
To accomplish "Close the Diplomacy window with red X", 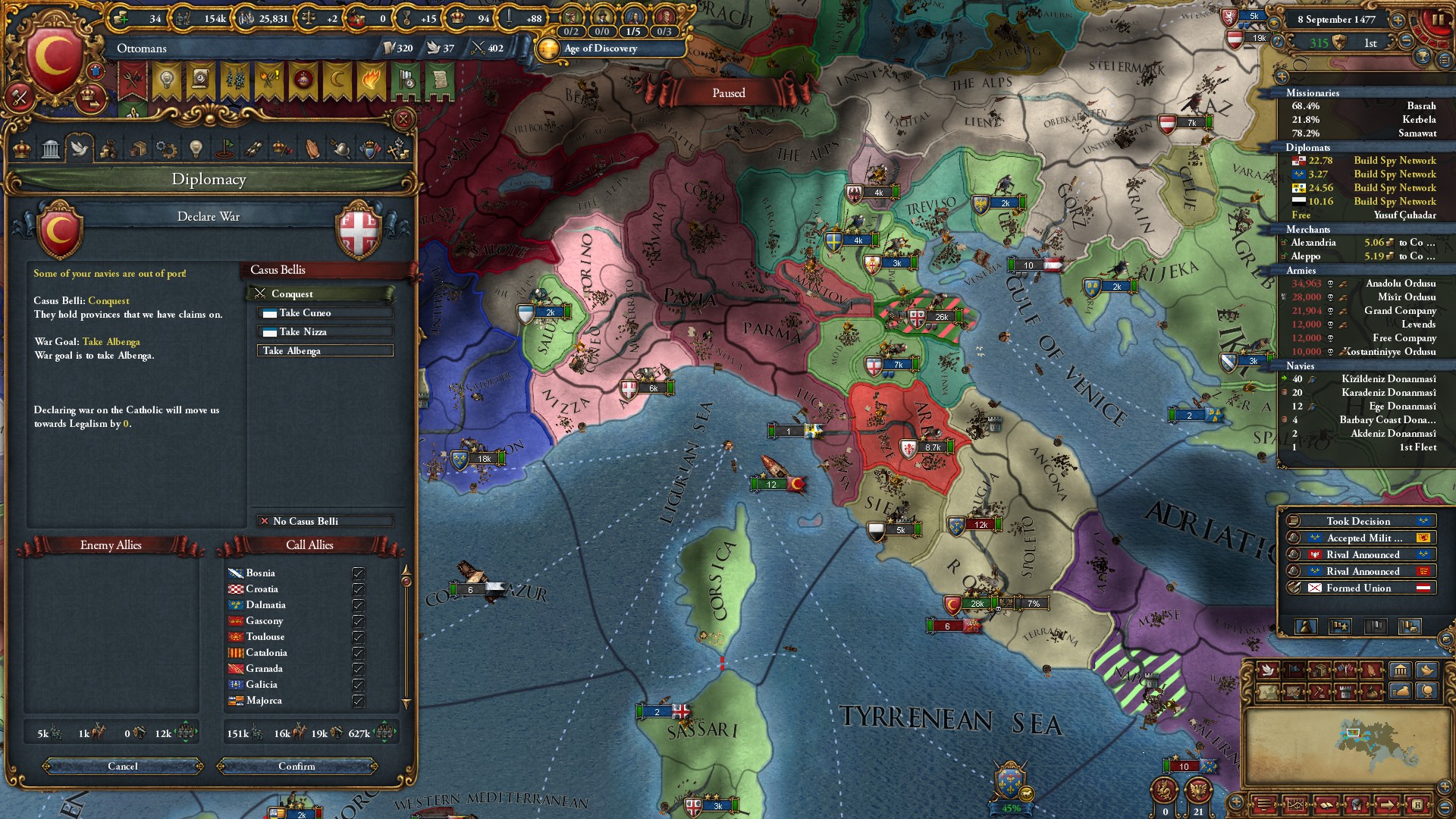I will click(x=403, y=119).
